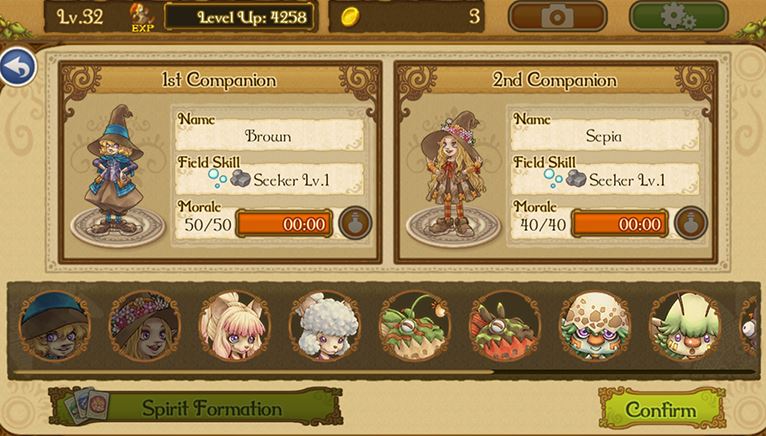This screenshot has width=766, height=436.
Task: Choose the blue-hat witch portrait
Action: click(x=54, y=326)
